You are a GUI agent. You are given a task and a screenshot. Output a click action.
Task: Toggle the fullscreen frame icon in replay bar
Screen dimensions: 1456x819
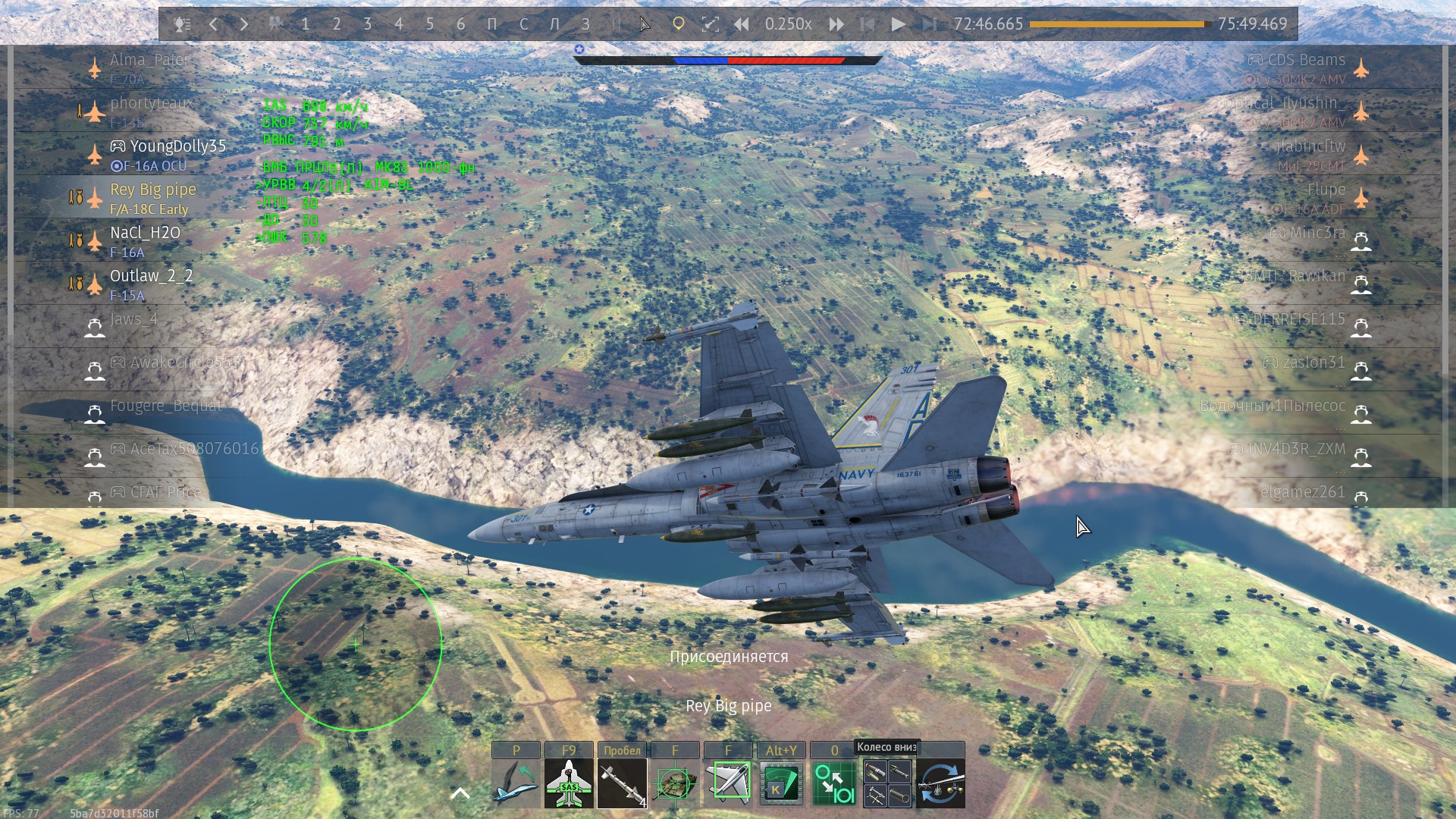[x=710, y=24]
